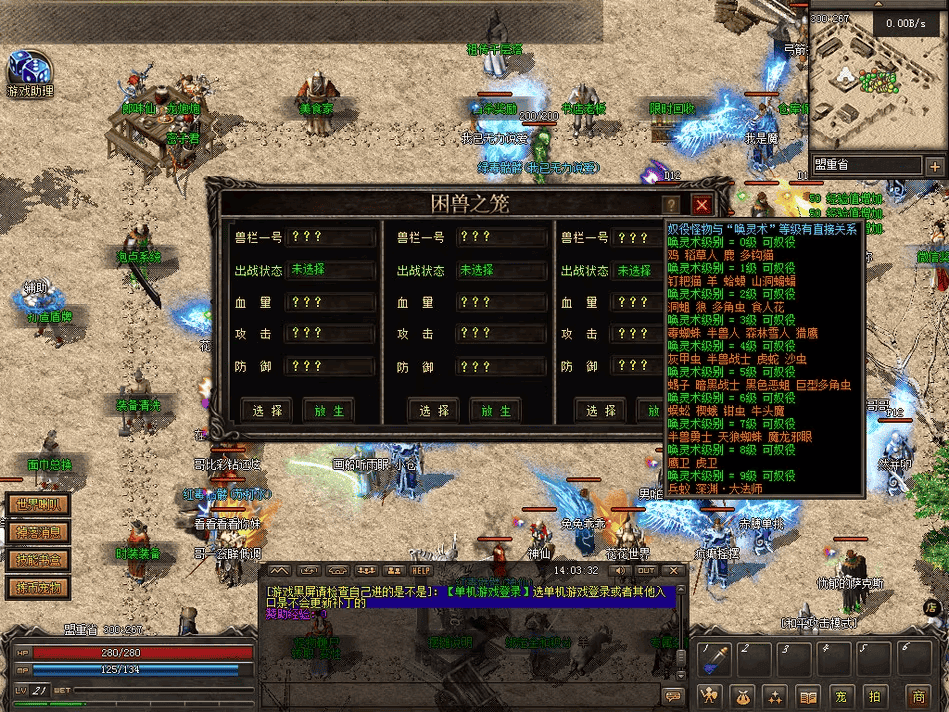
Task: Toggle the 世界喇叭 world horn button
Action: (x=39, y=505)
